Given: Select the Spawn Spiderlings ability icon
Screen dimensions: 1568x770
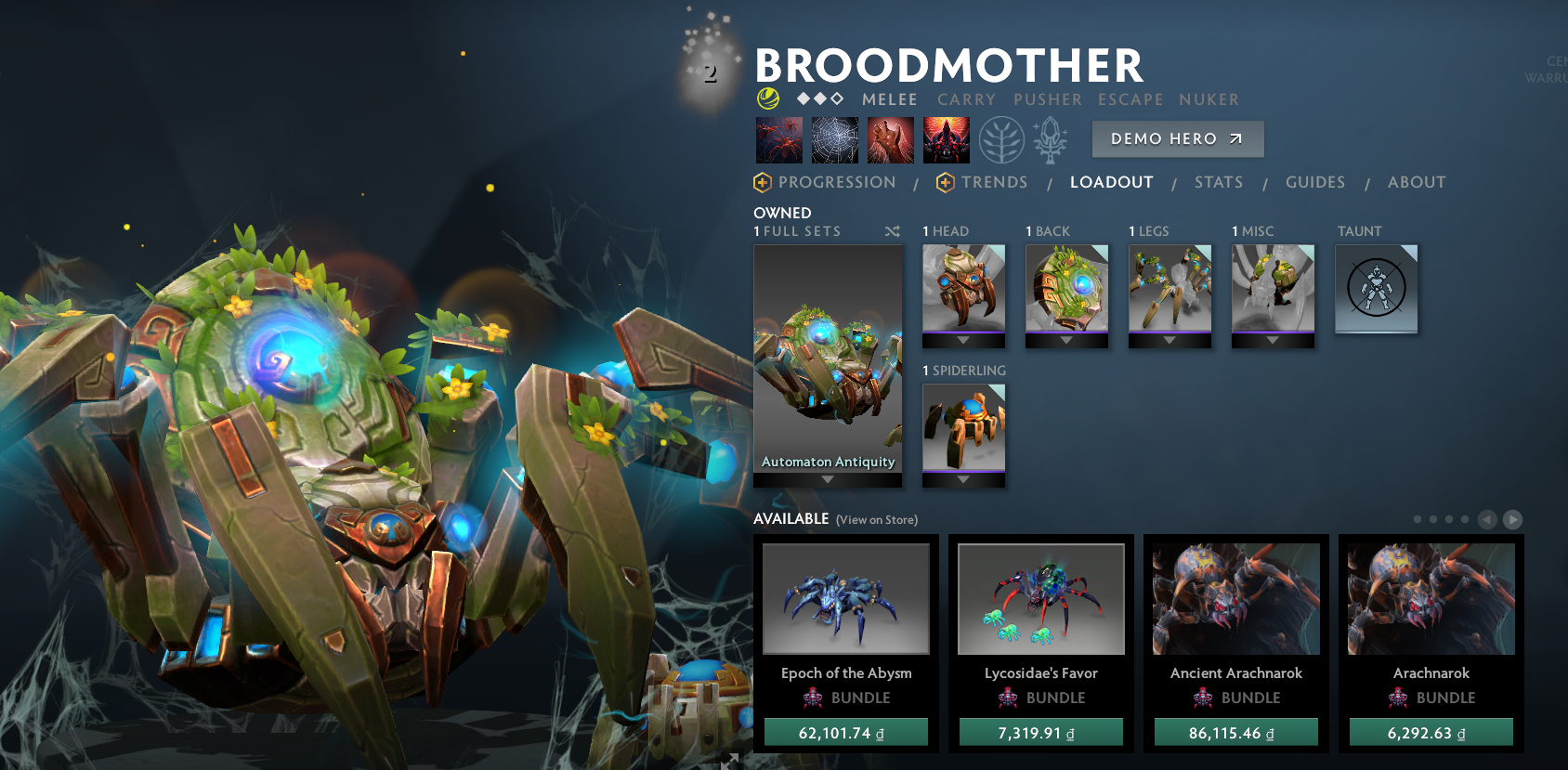Looking at the screenshot, I should click(x=777, y=139).
